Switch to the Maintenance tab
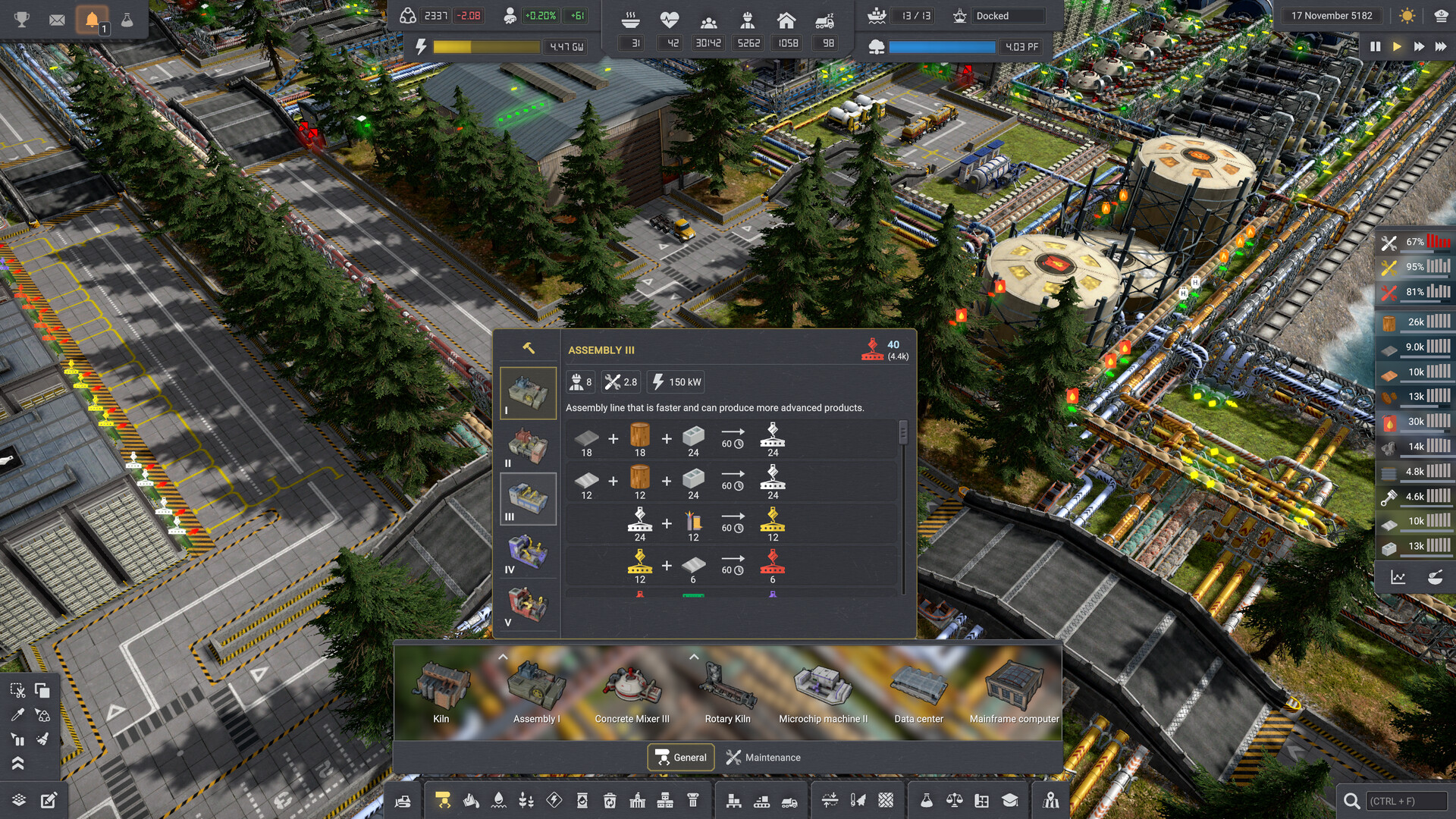This screenshot has height=819, width=1456. point(763,758)
